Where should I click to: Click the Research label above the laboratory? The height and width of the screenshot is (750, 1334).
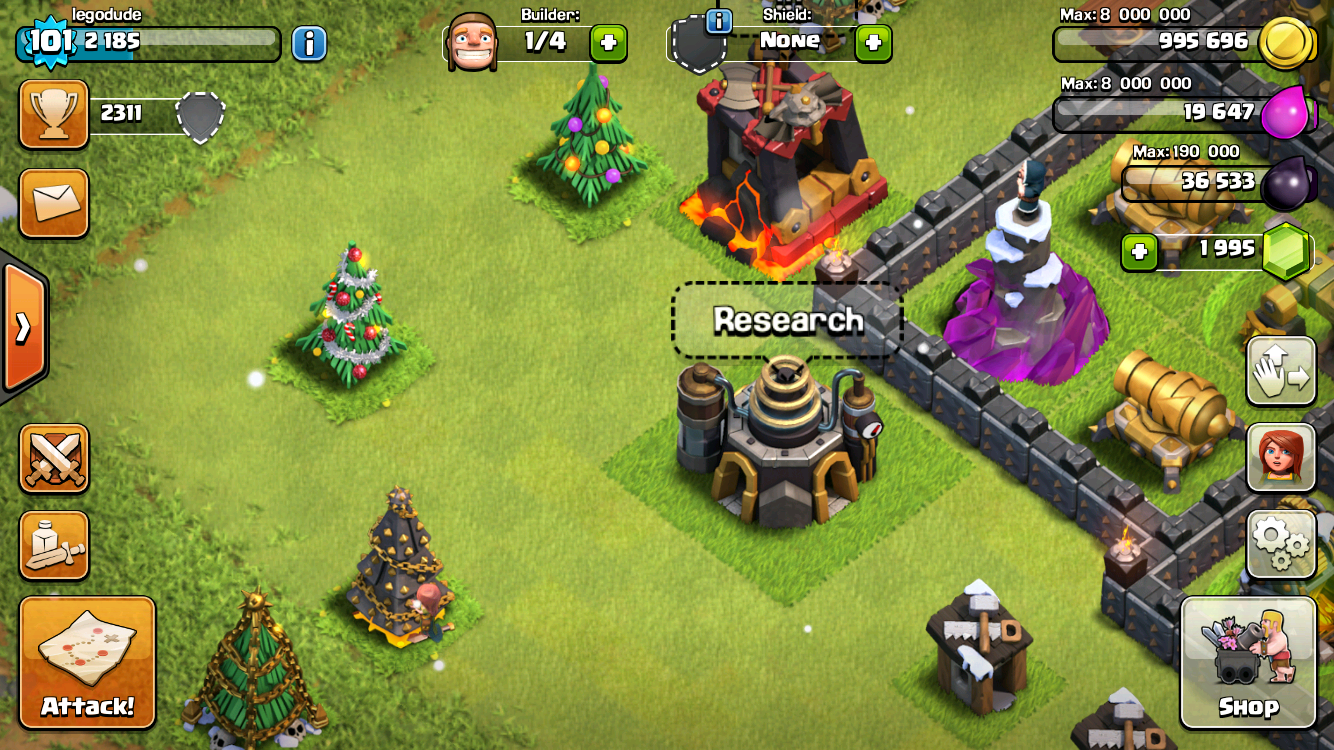point(788,320)
